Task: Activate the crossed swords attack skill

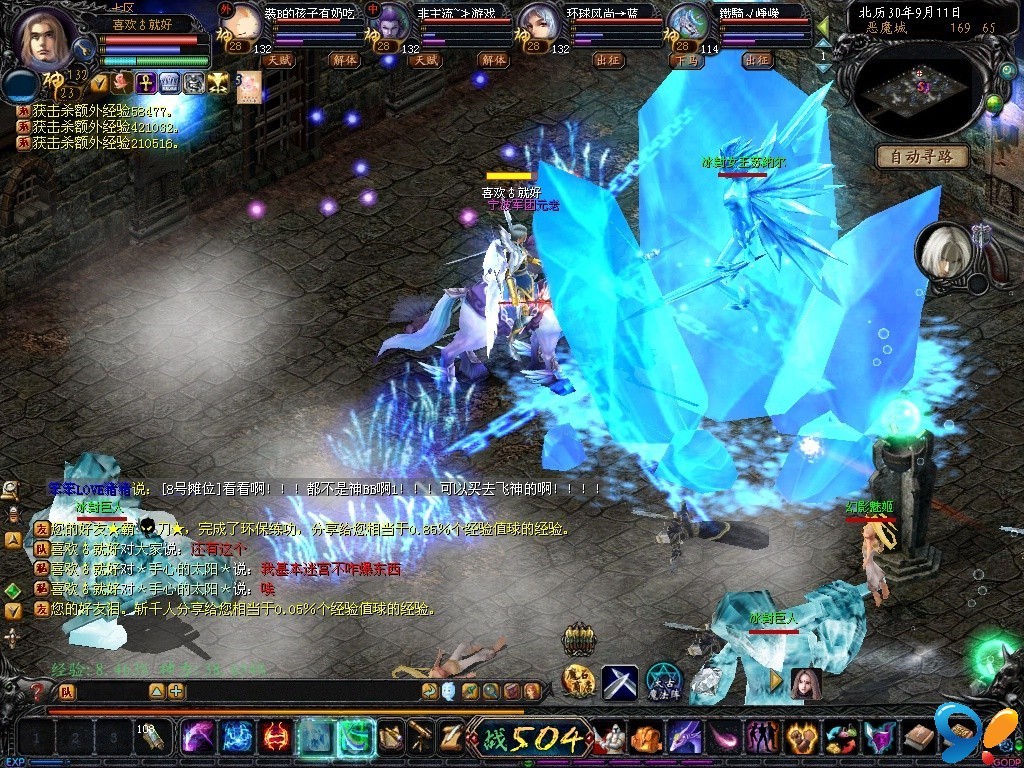Action: (619, 683)
